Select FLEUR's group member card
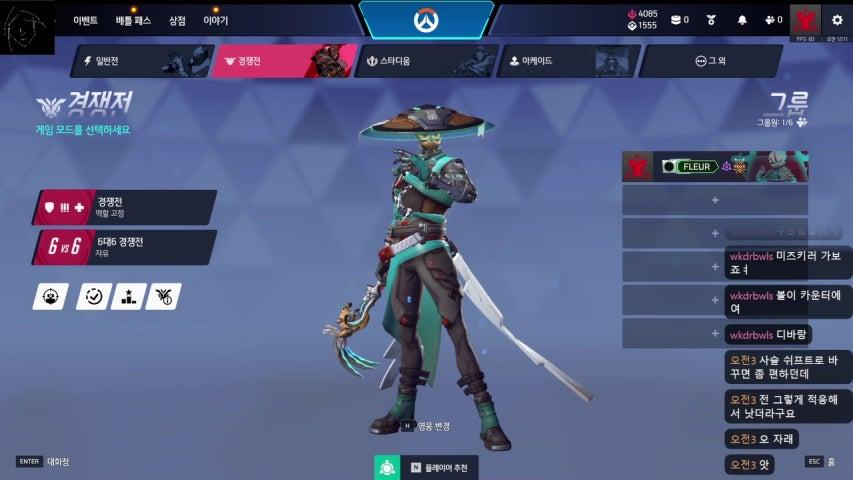The image size is (853, 480). 714,167
